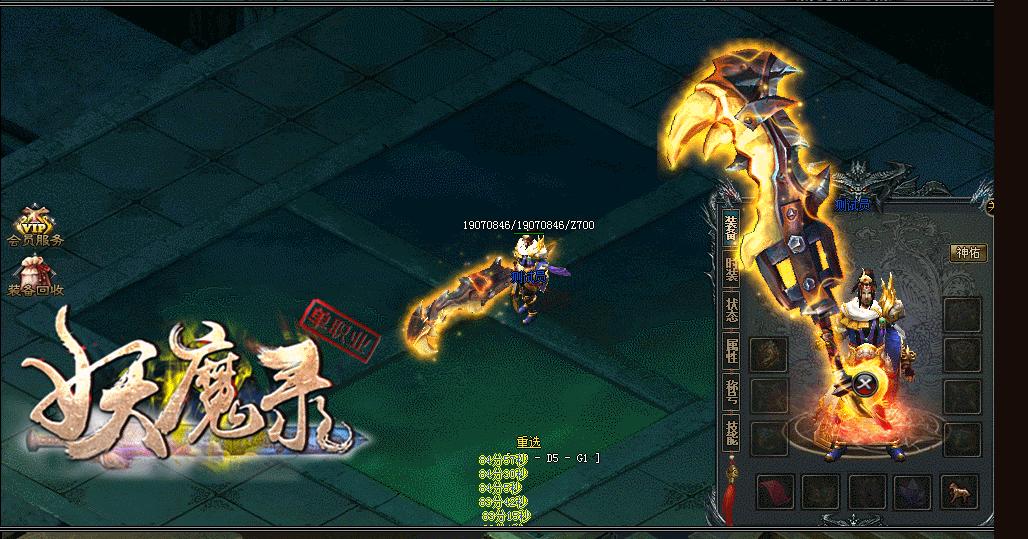Click the 重选 reselect link
Viewport: 1028px width, 539px height.
529,442
